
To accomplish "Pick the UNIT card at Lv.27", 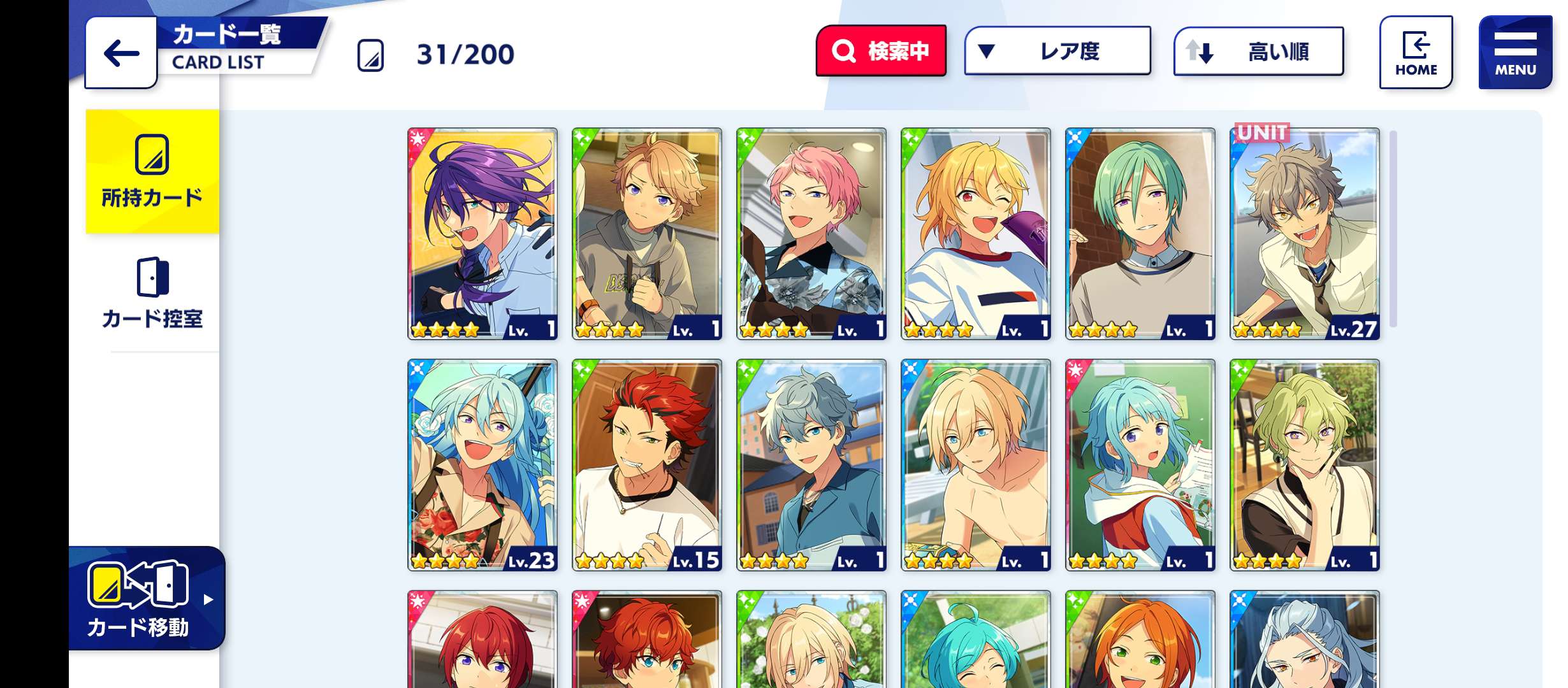I will 1305,234.
